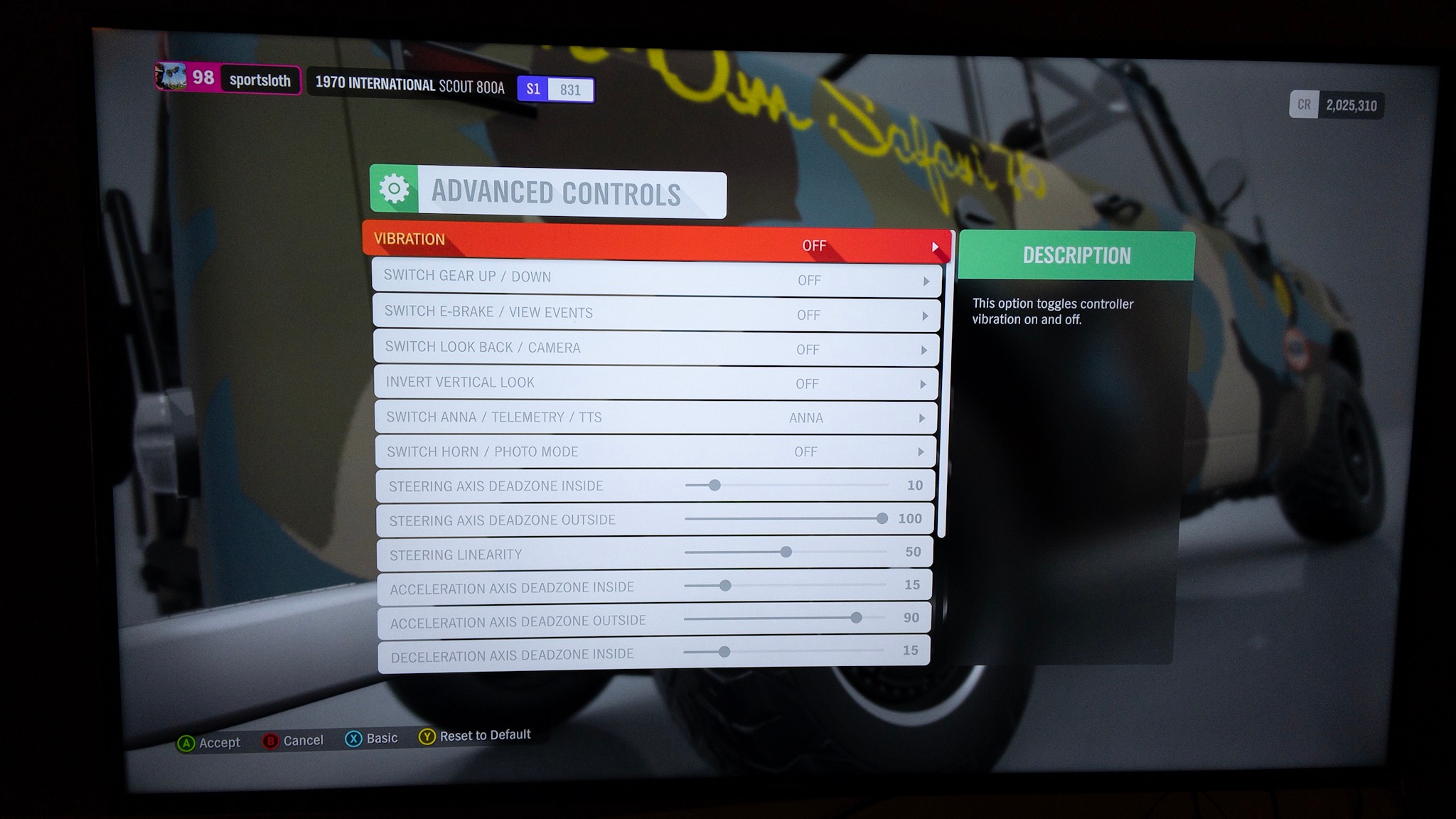This screenshot has width=1456, height=819.
Task: Adjust the Steering Axis Deadzone Outside slider
Action: coord(882,518)
